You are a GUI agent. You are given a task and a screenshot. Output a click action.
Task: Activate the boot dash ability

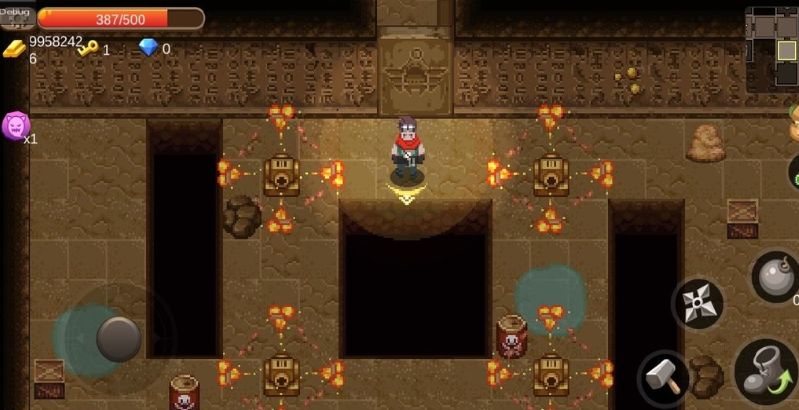pos(766,371)
